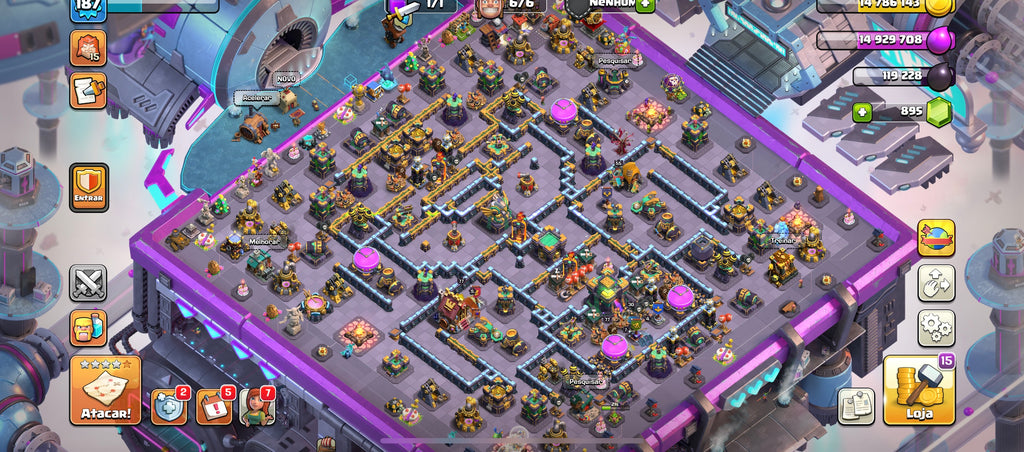The image size is (1024, 452).
Task: Open the crossed swords army overview
Action: [x=88, y=283]
